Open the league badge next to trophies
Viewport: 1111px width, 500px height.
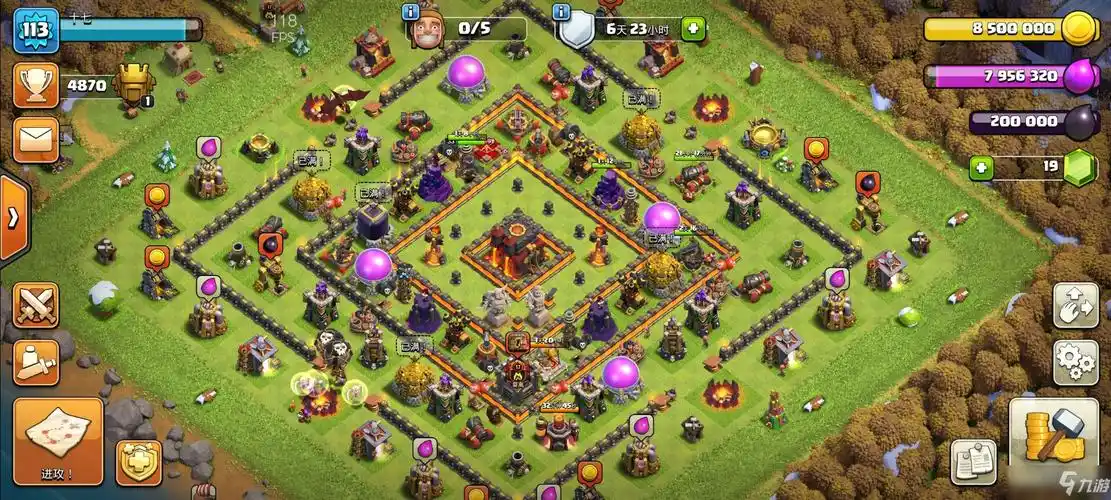click(x=133, y=85)
